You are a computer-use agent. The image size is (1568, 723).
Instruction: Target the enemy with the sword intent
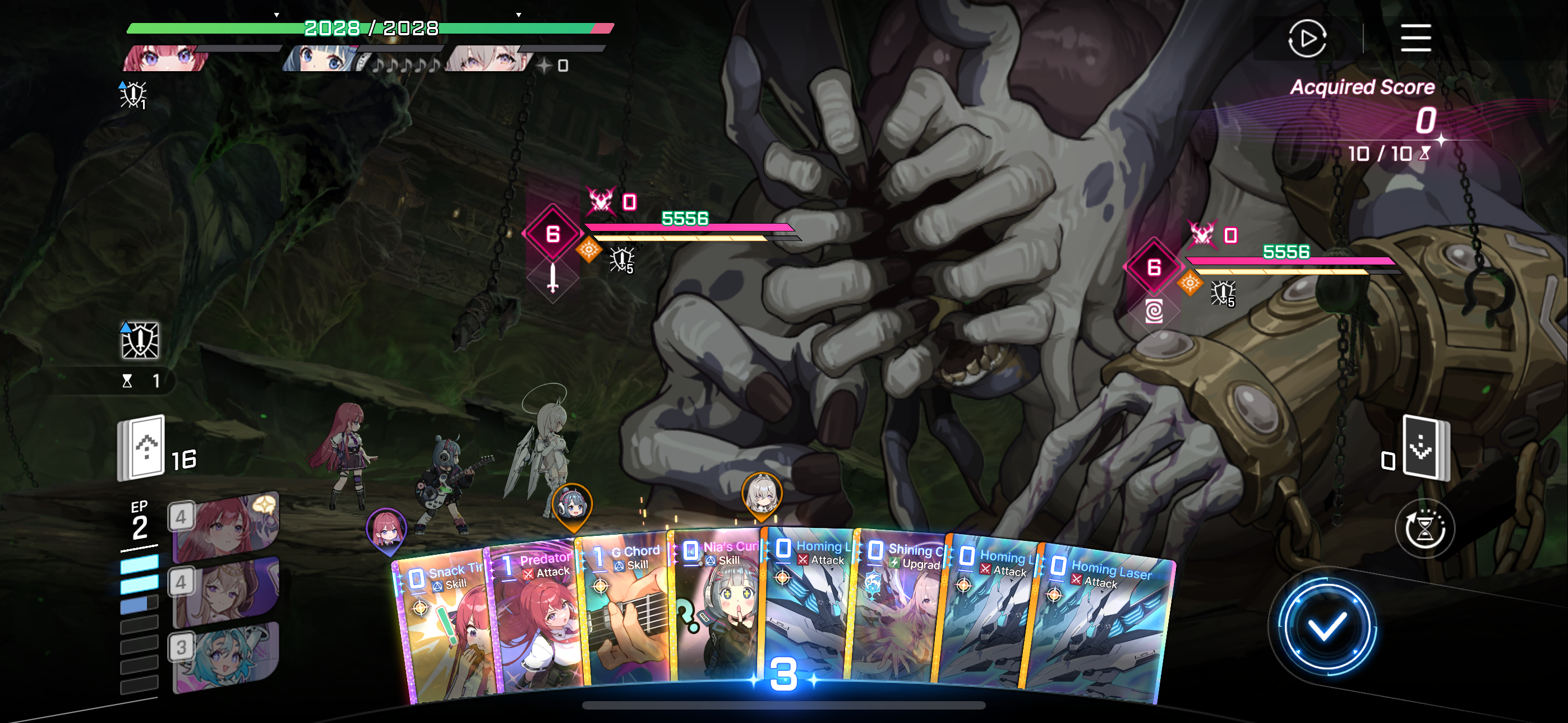tap(553, 234)
